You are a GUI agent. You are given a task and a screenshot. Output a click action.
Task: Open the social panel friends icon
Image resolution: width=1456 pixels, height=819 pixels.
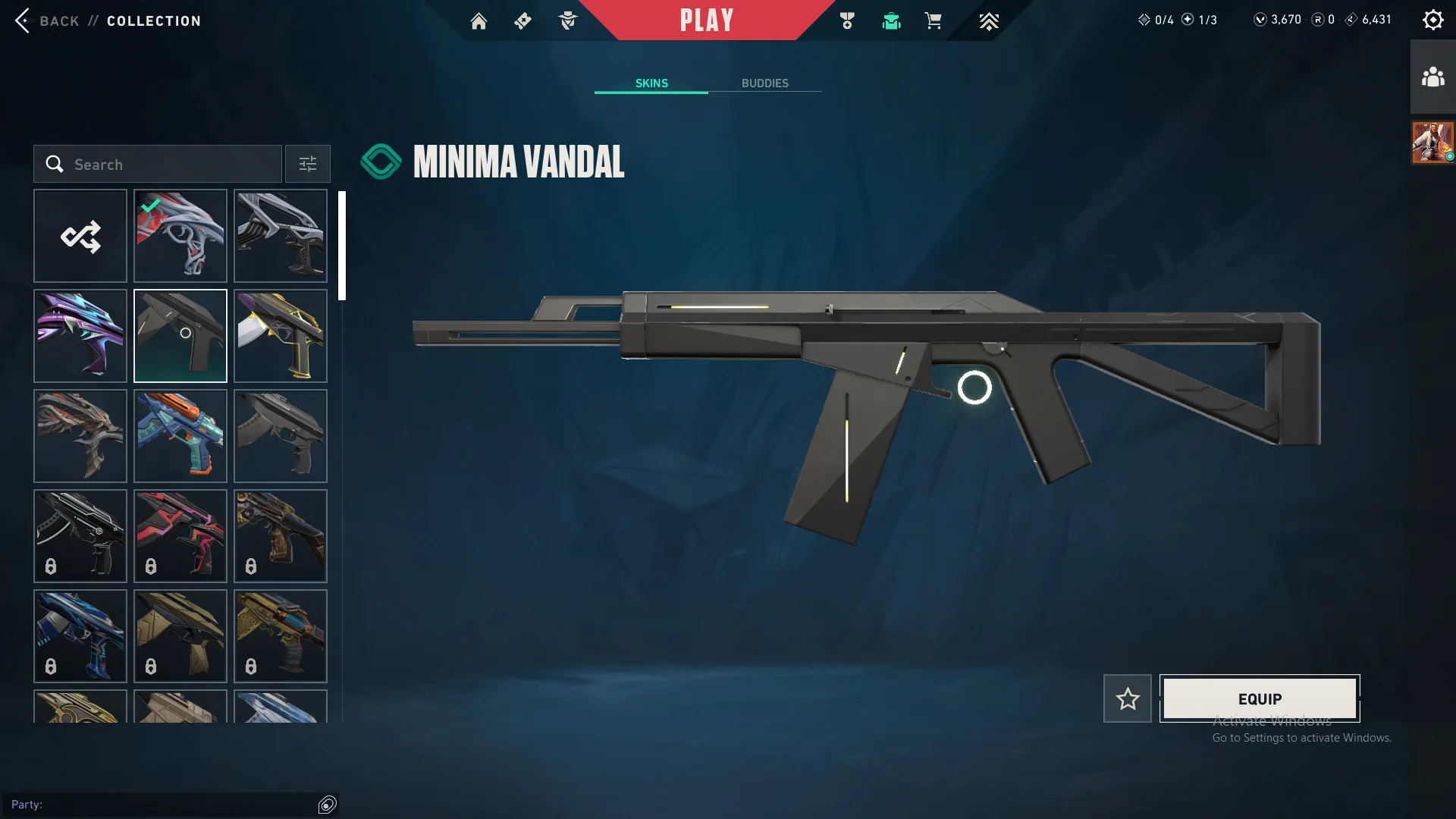point(1432,74)
